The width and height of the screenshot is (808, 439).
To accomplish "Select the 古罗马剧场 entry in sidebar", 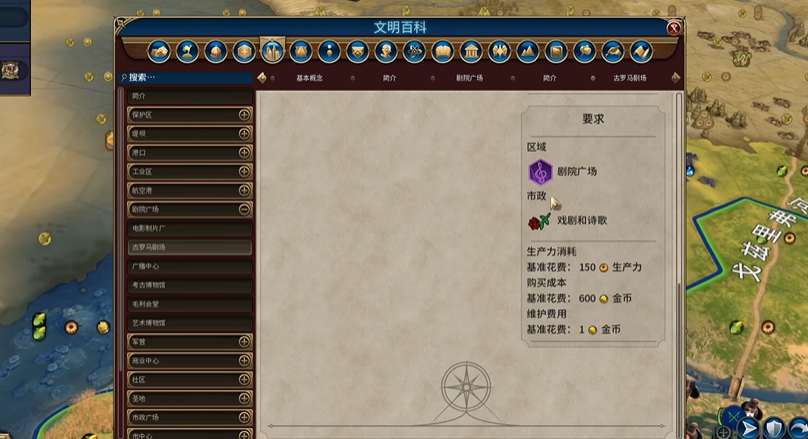I will point(188,247).
